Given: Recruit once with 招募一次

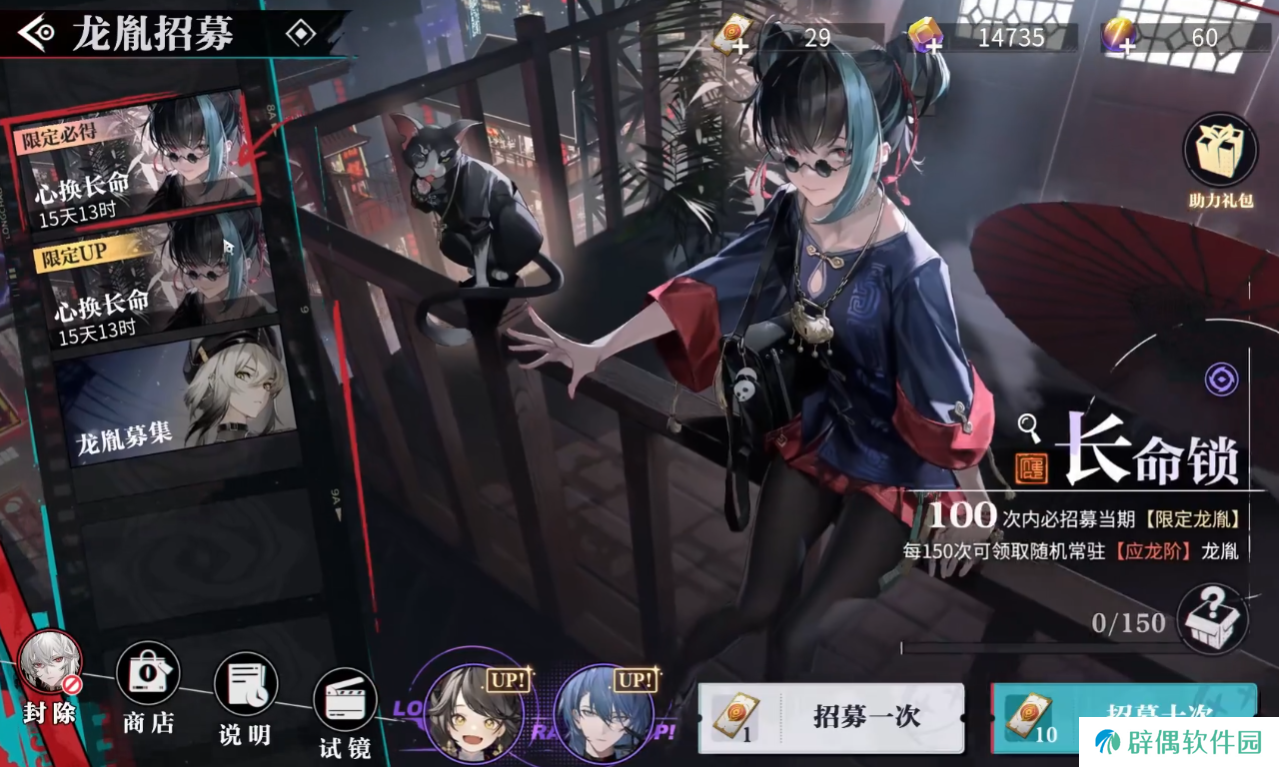Looking at the screenshot, I should tap(830, 718).
